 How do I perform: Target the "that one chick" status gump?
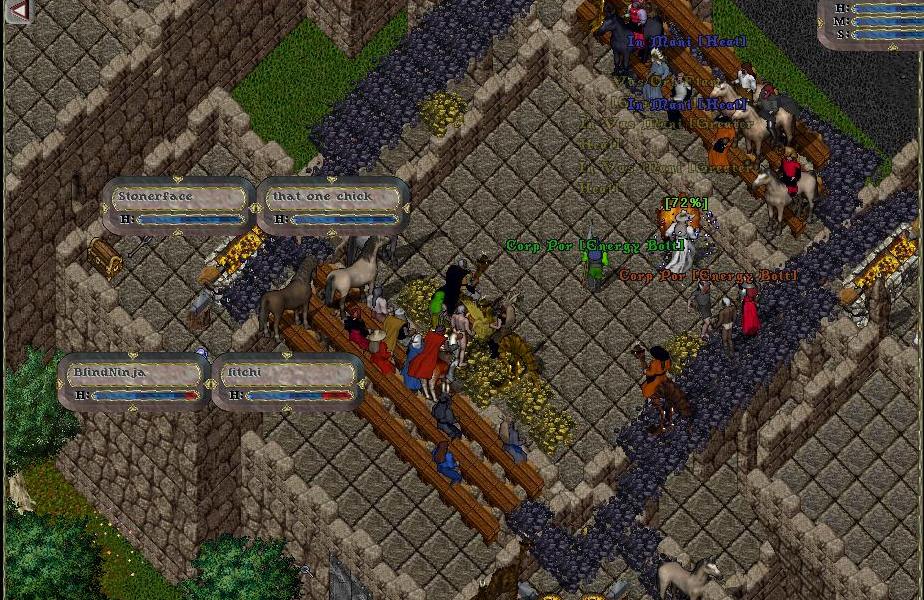(x=333, y=206)
